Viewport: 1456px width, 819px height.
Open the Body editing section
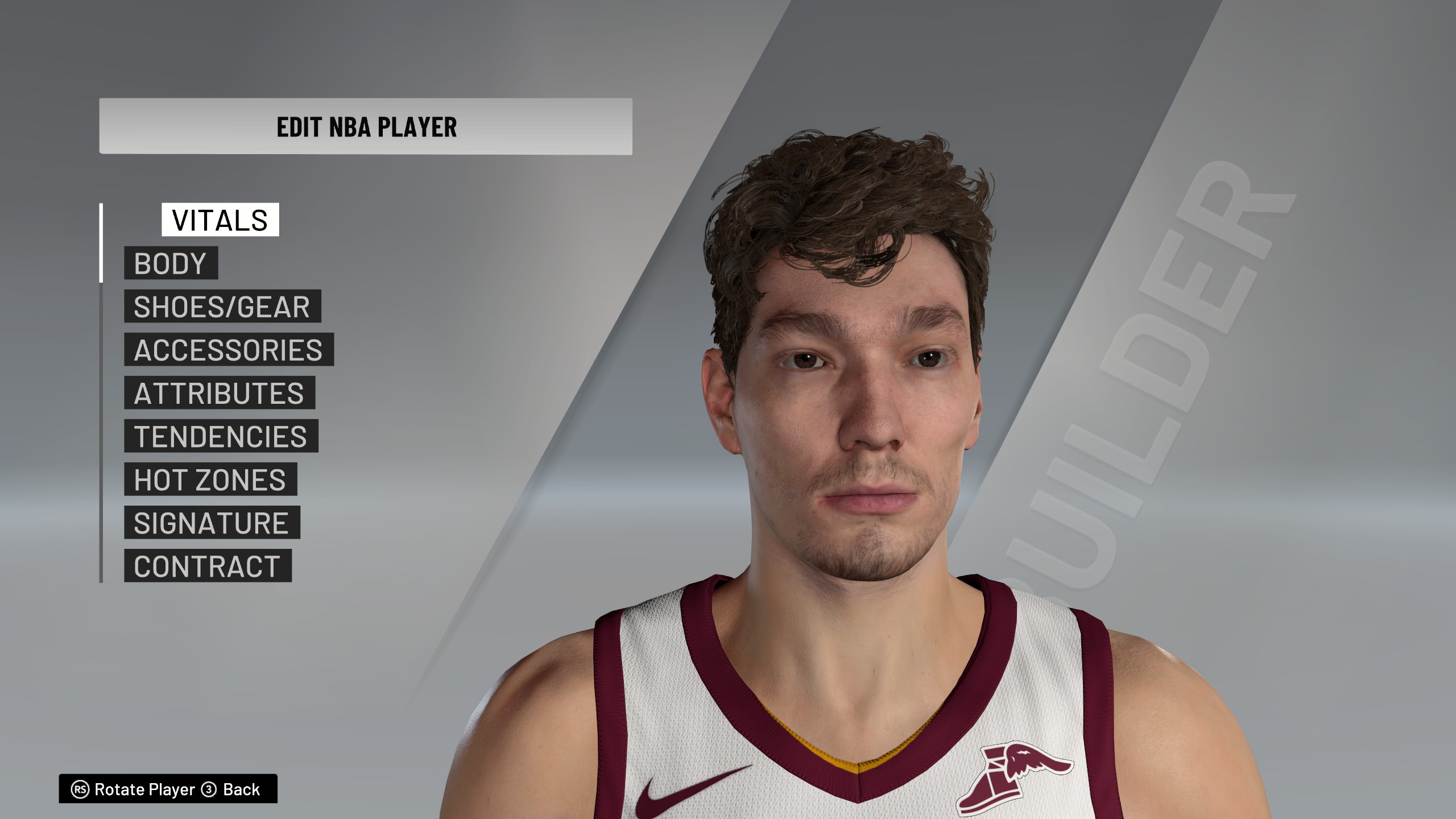tap(171, 263)
